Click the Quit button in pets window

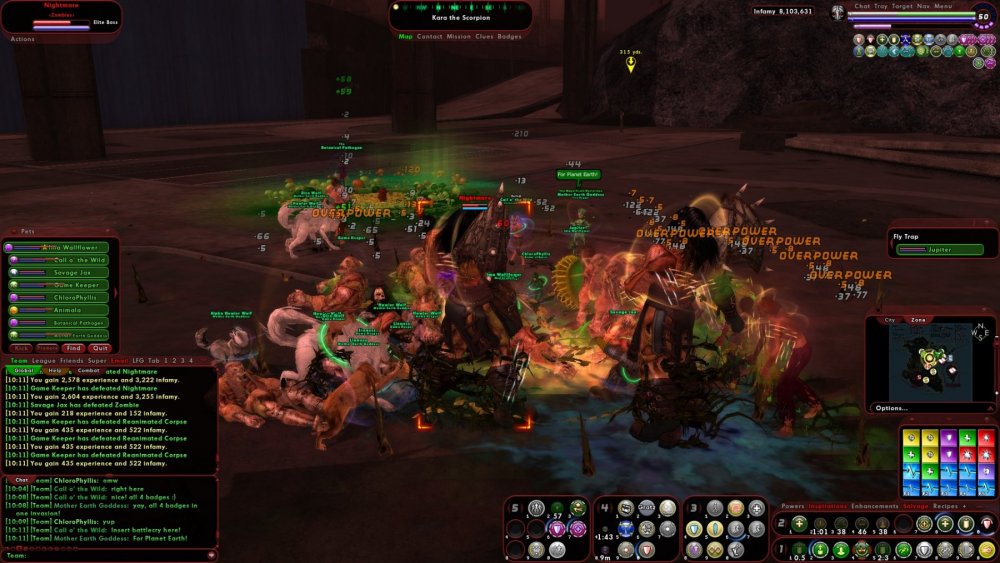tap(99, 348)
